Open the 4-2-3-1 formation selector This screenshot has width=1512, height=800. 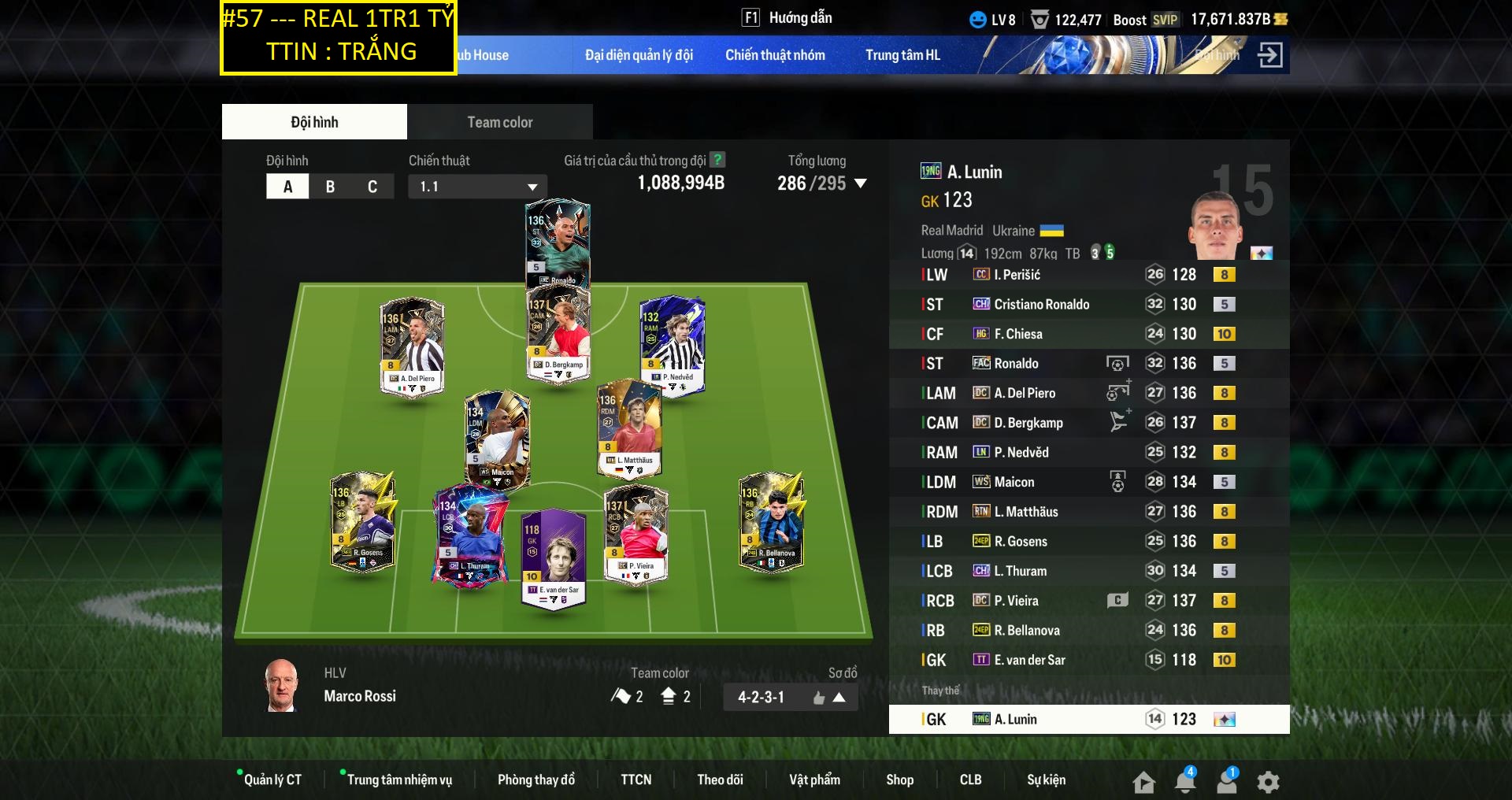[x=790, y=697]
